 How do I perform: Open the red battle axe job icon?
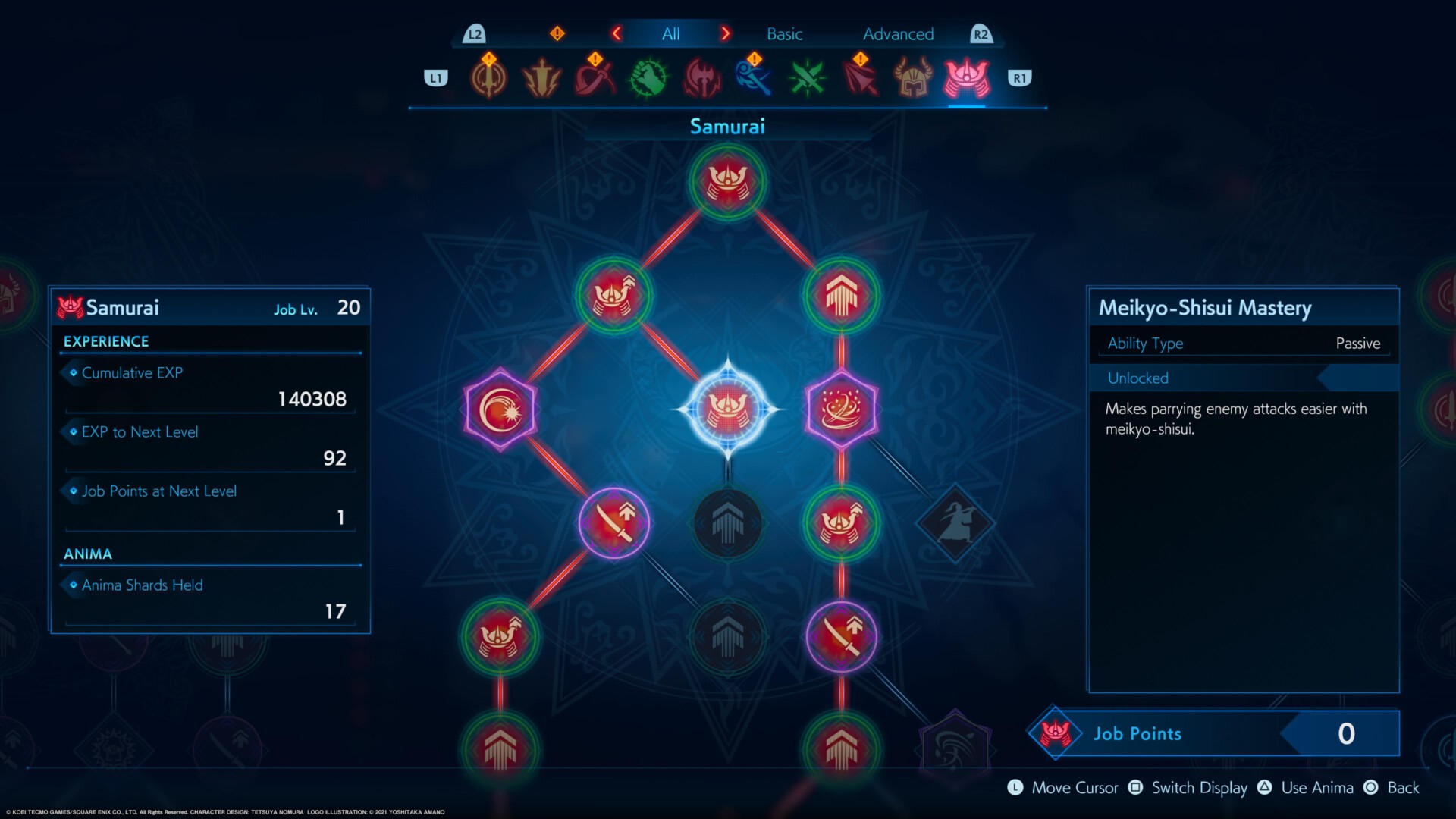point(701,79)
